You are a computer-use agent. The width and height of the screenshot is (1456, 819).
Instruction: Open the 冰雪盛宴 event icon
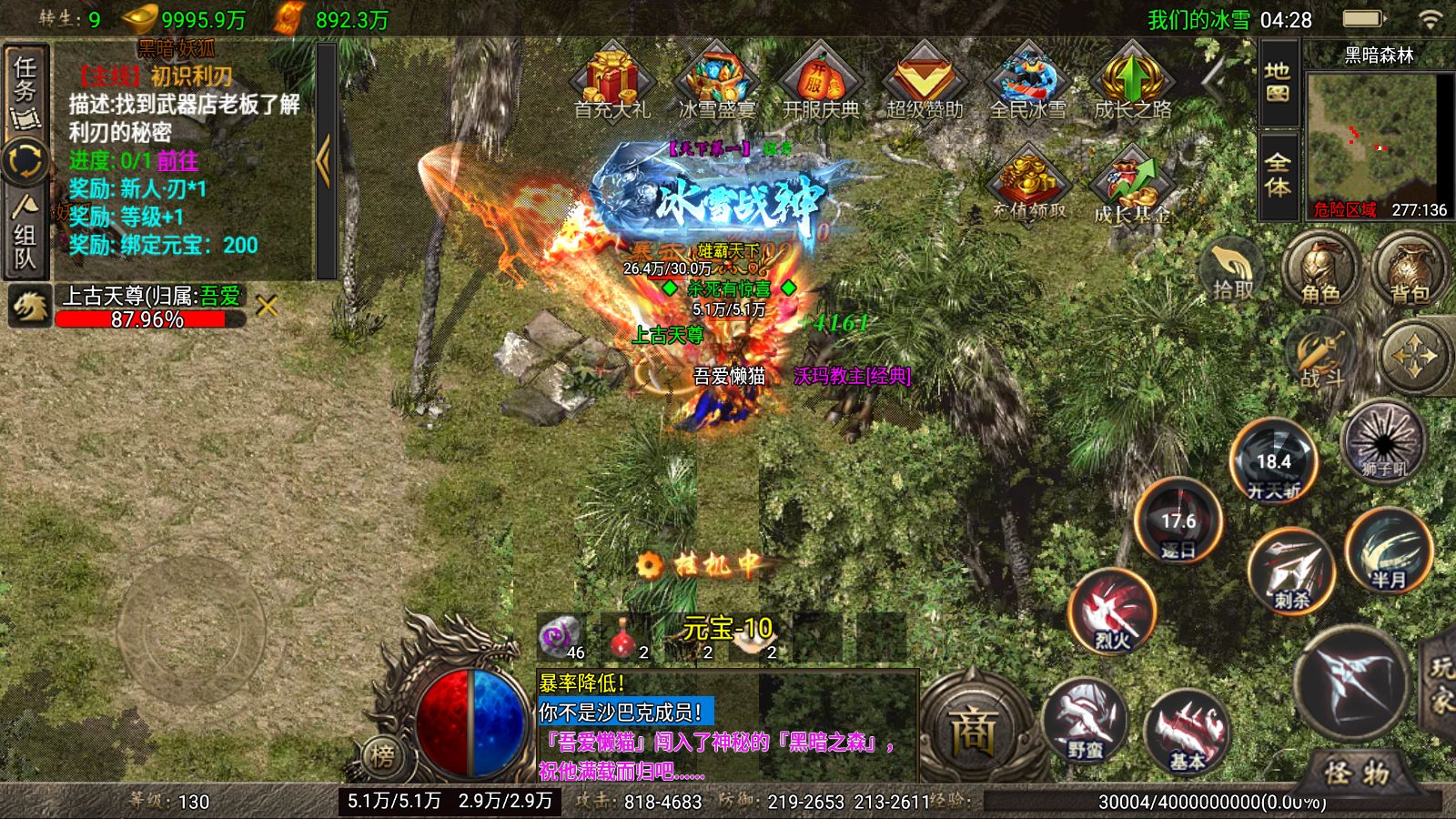[716, 84]
